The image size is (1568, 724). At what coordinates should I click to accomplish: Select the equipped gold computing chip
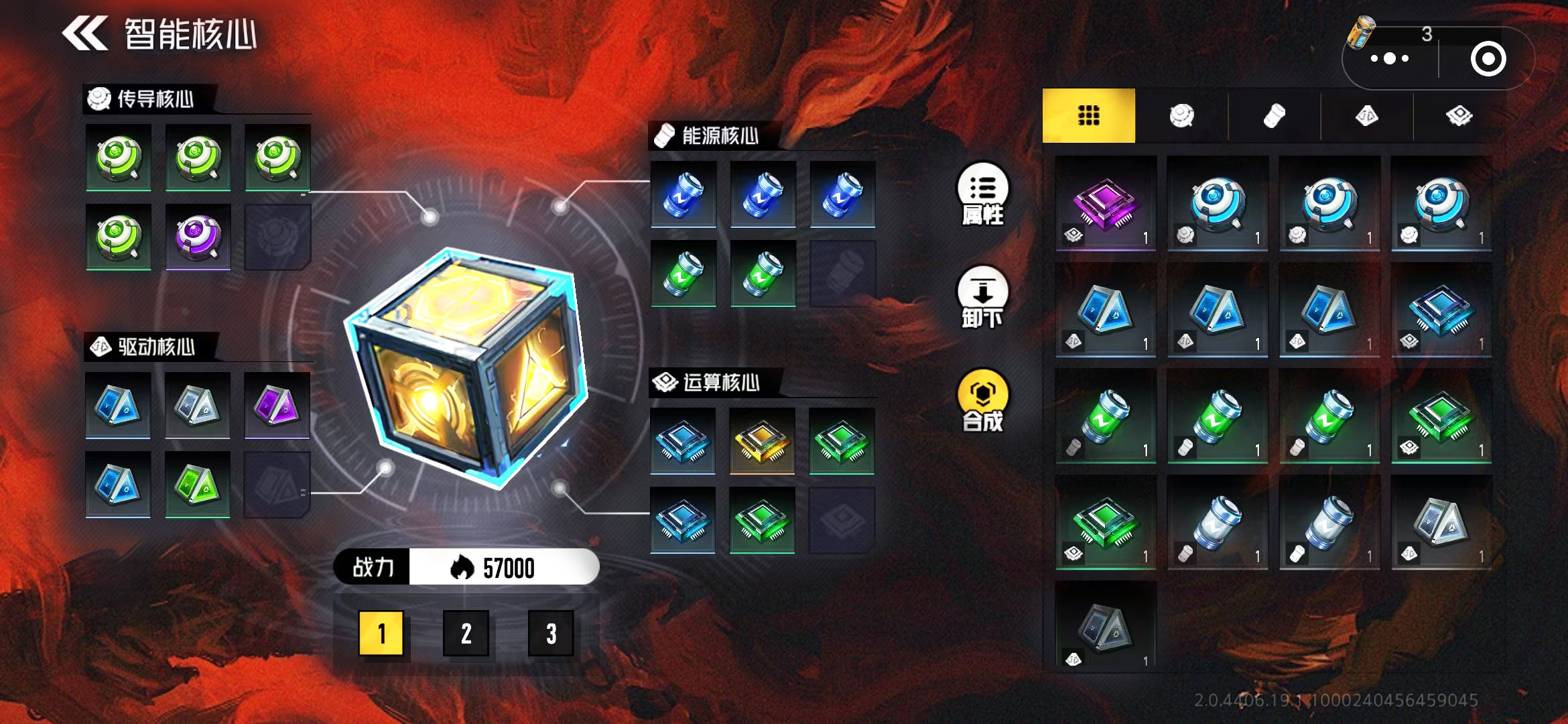tap(762, 440)
